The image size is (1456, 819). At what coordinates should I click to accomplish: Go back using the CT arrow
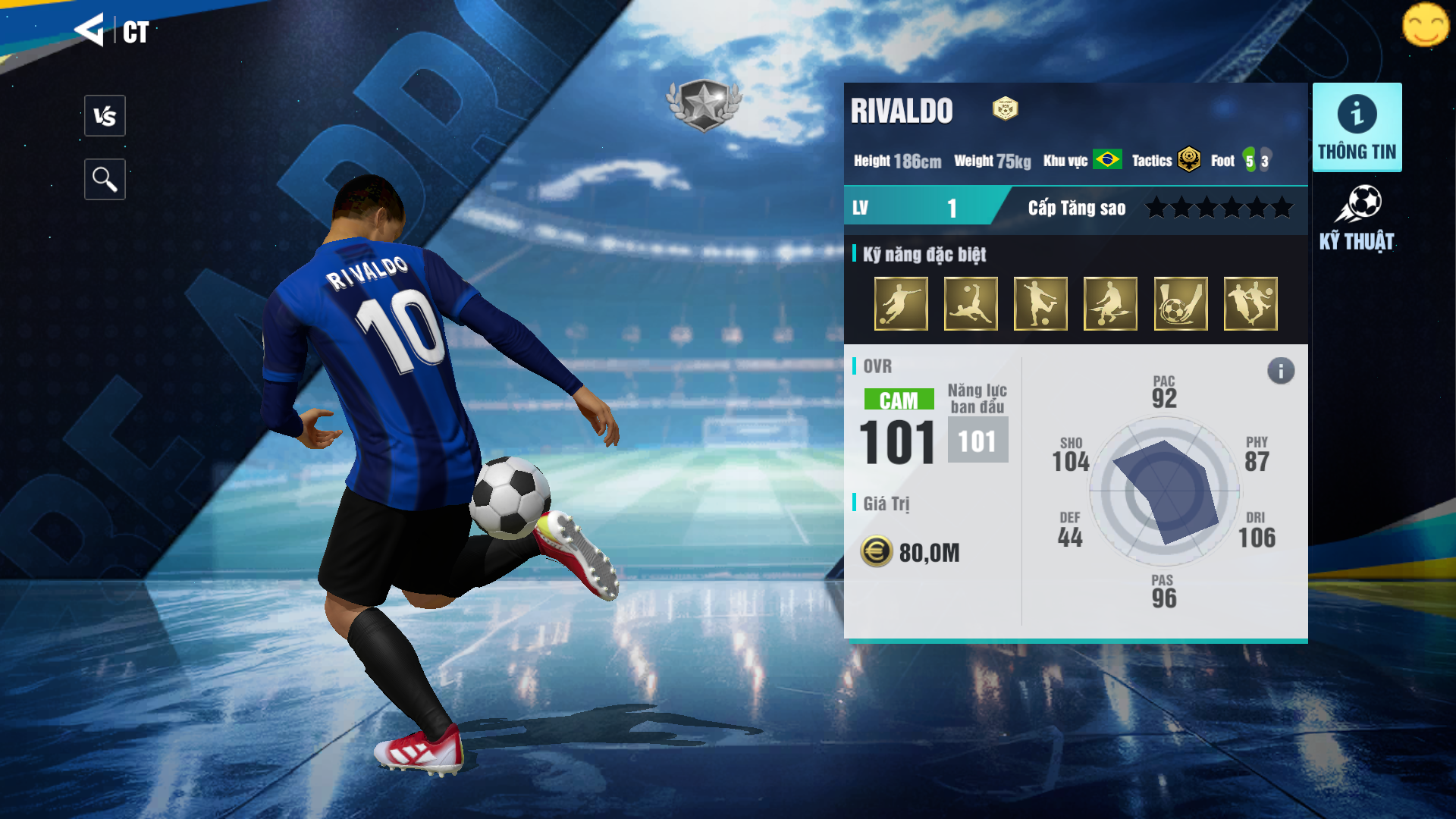89,30
